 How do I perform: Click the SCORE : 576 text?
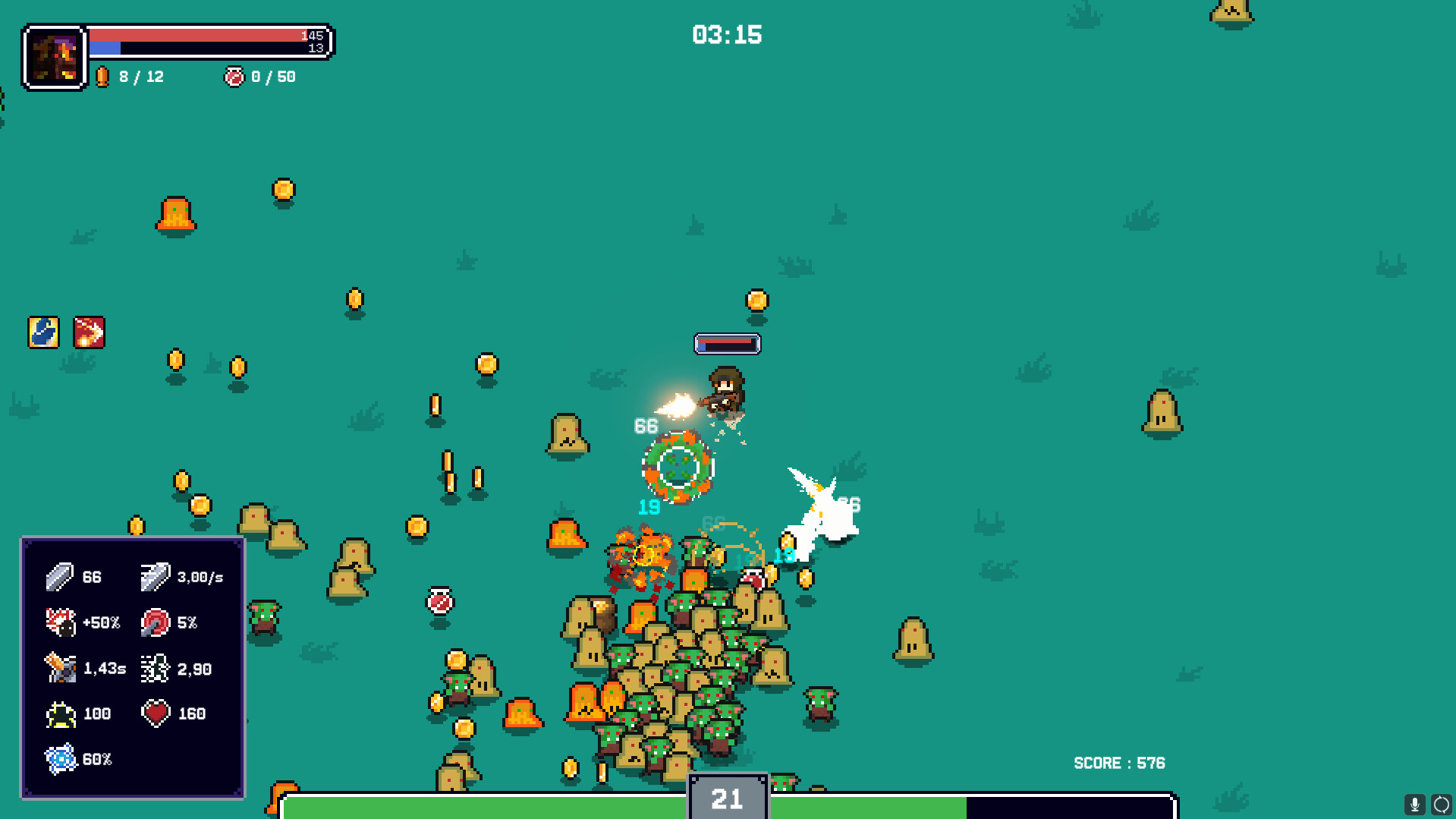(x=1118, y=764)
